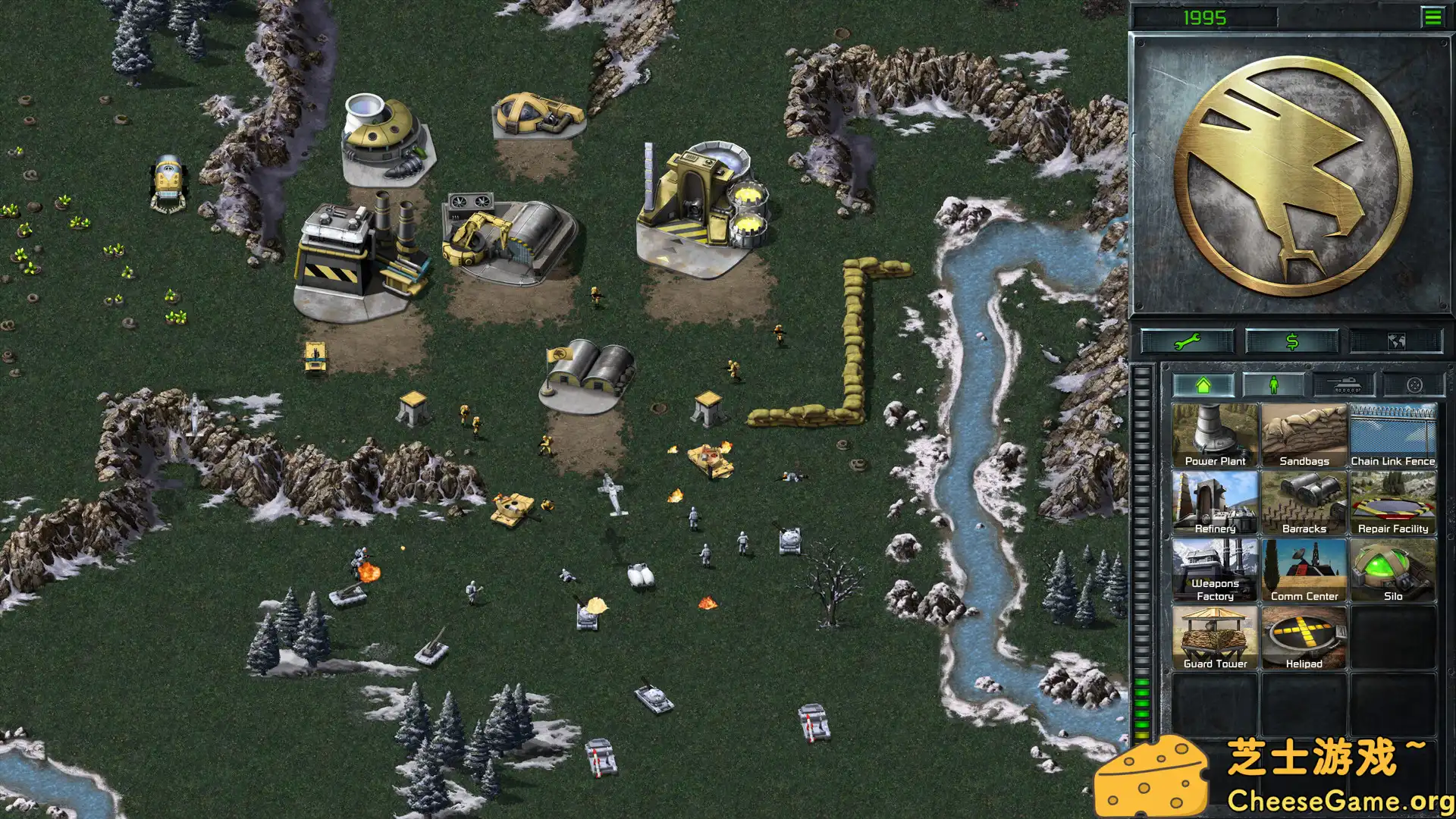Viewport: 1456px width, 819px height.
Task: Select the Power Plant build icon
Action: tap(1214, 432)
